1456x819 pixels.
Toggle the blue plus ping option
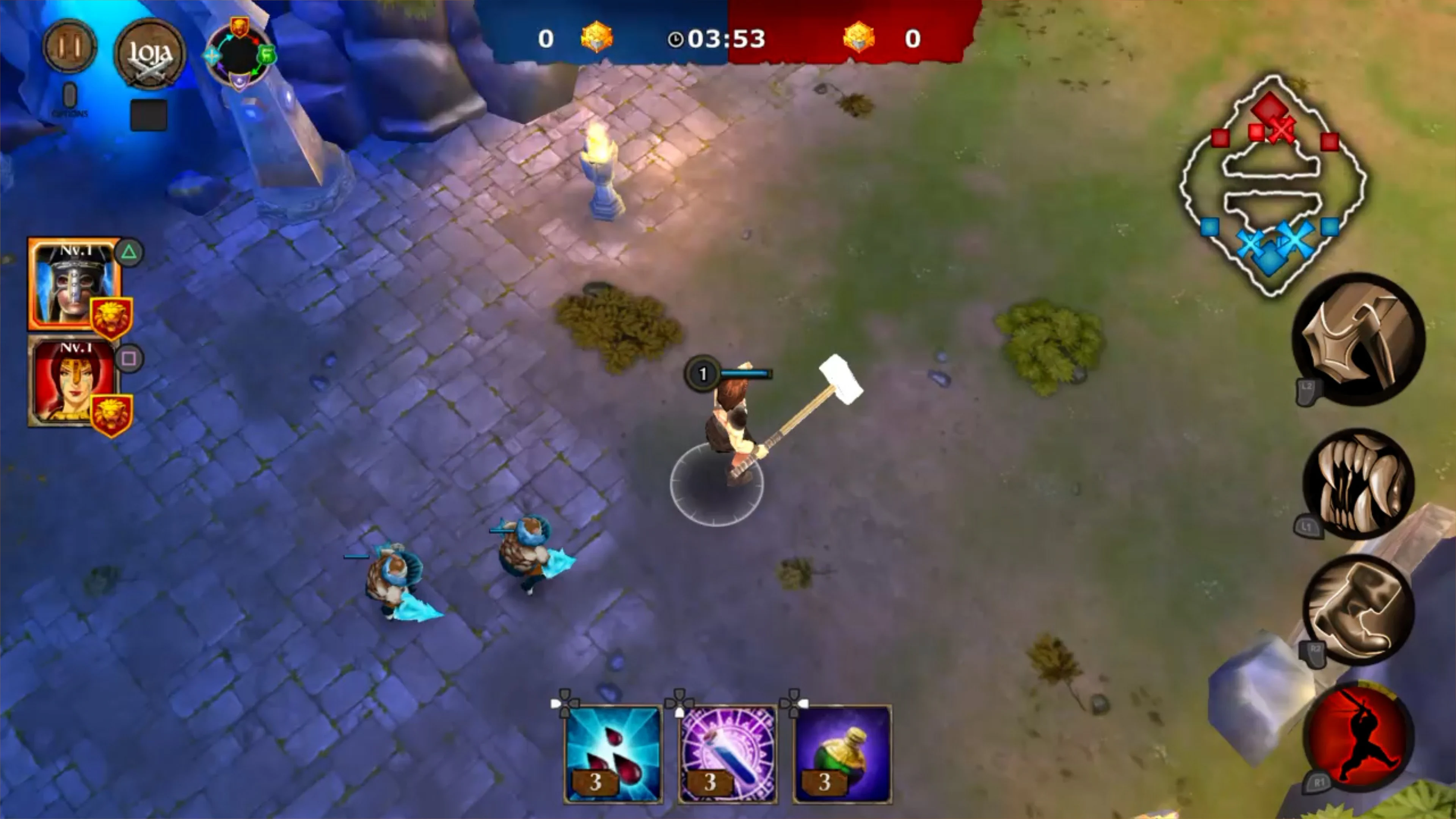(x=212, y=55)
